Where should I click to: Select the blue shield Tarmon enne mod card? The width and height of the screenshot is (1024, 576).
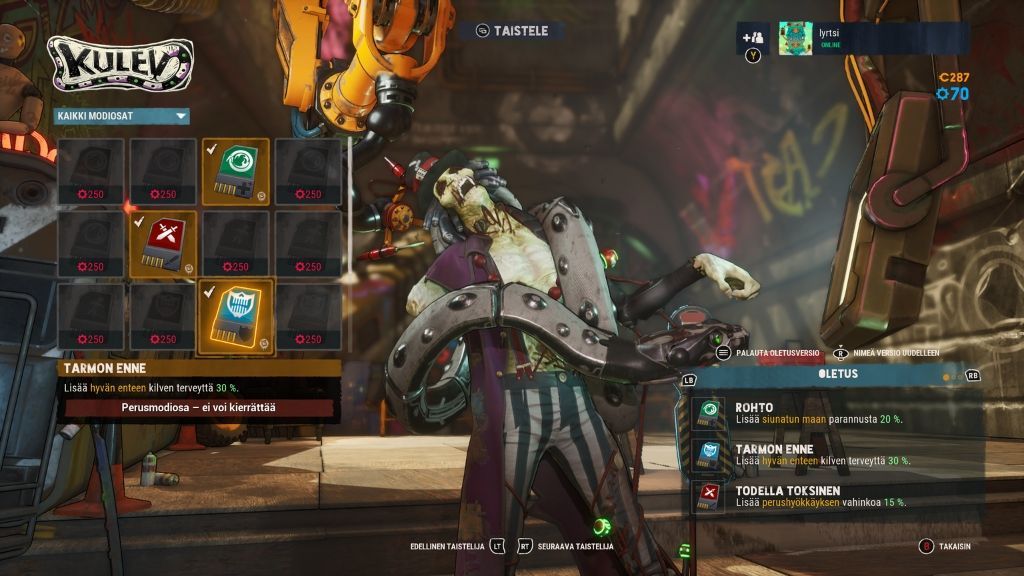(236, 316)
